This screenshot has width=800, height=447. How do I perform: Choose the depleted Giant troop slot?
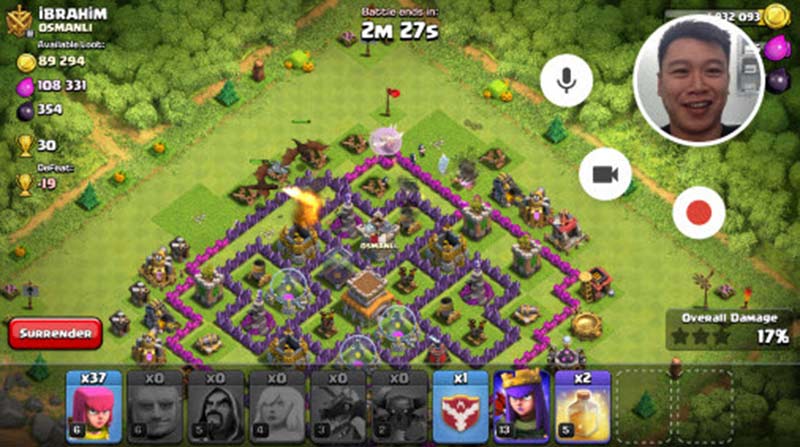pyautogui.click(x=154, y=406)
